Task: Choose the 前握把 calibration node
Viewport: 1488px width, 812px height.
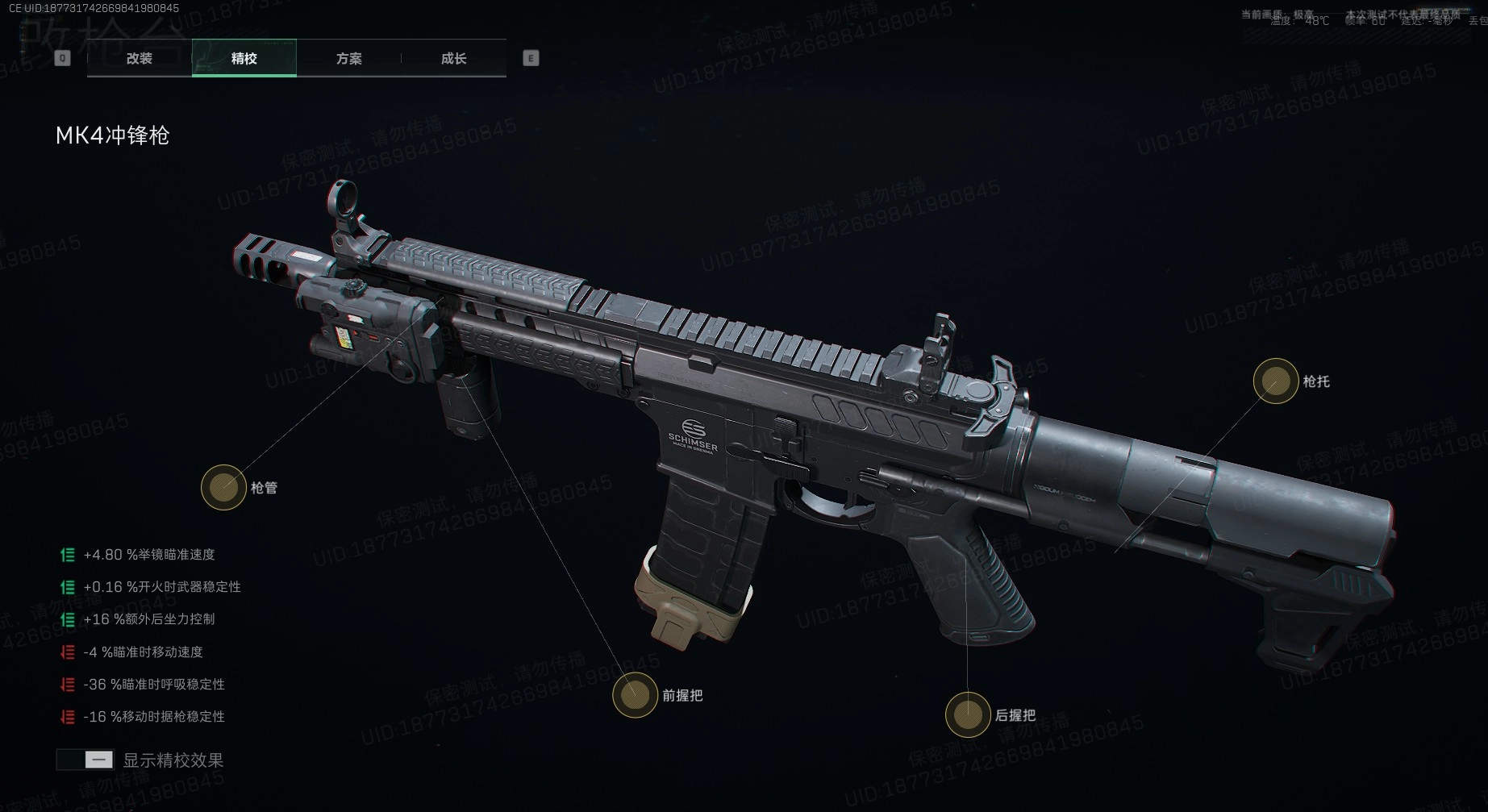Action: tap(635, 694)
